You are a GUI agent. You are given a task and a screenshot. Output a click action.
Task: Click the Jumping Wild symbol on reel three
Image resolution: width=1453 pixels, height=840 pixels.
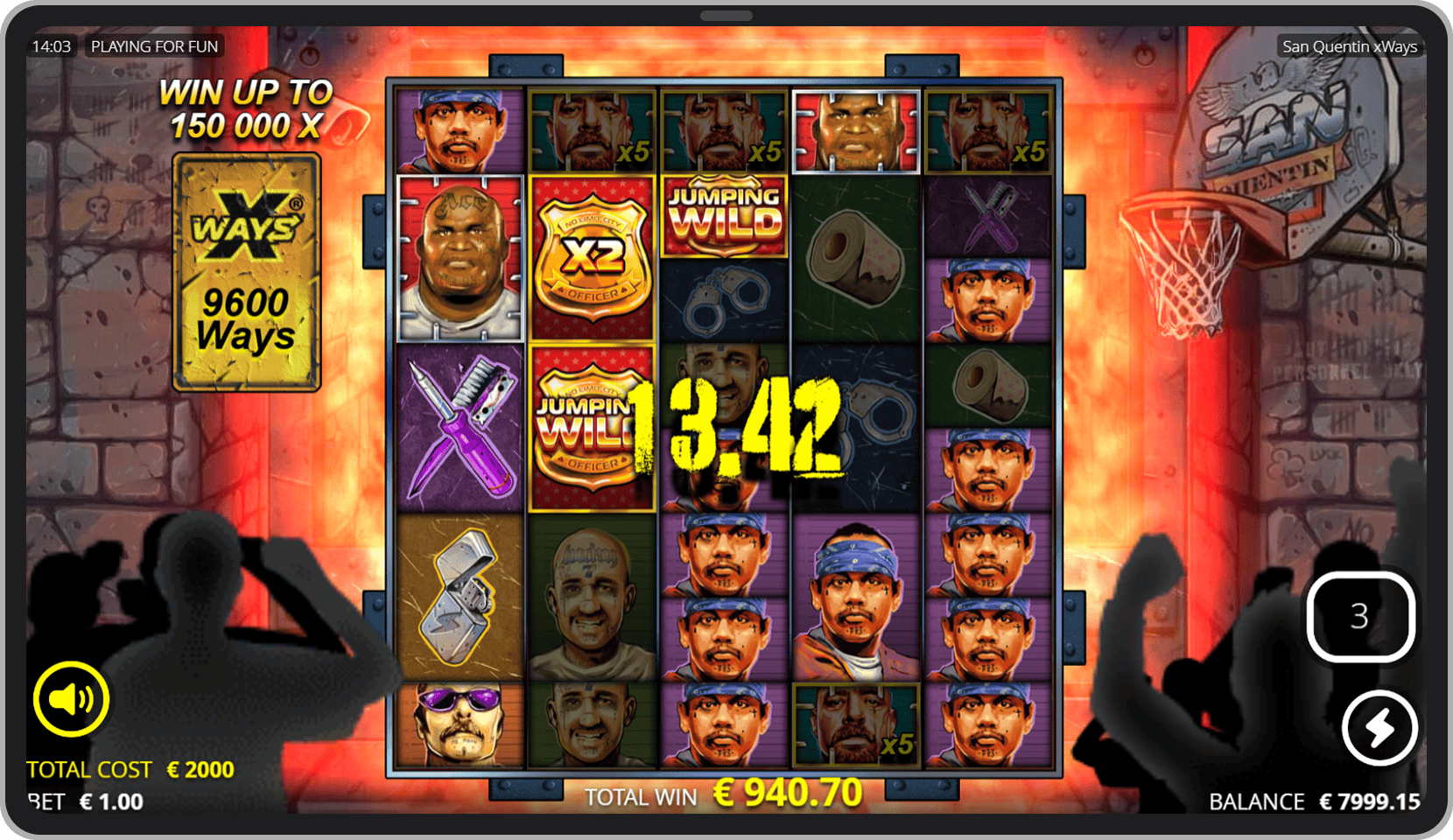(724, 213)
